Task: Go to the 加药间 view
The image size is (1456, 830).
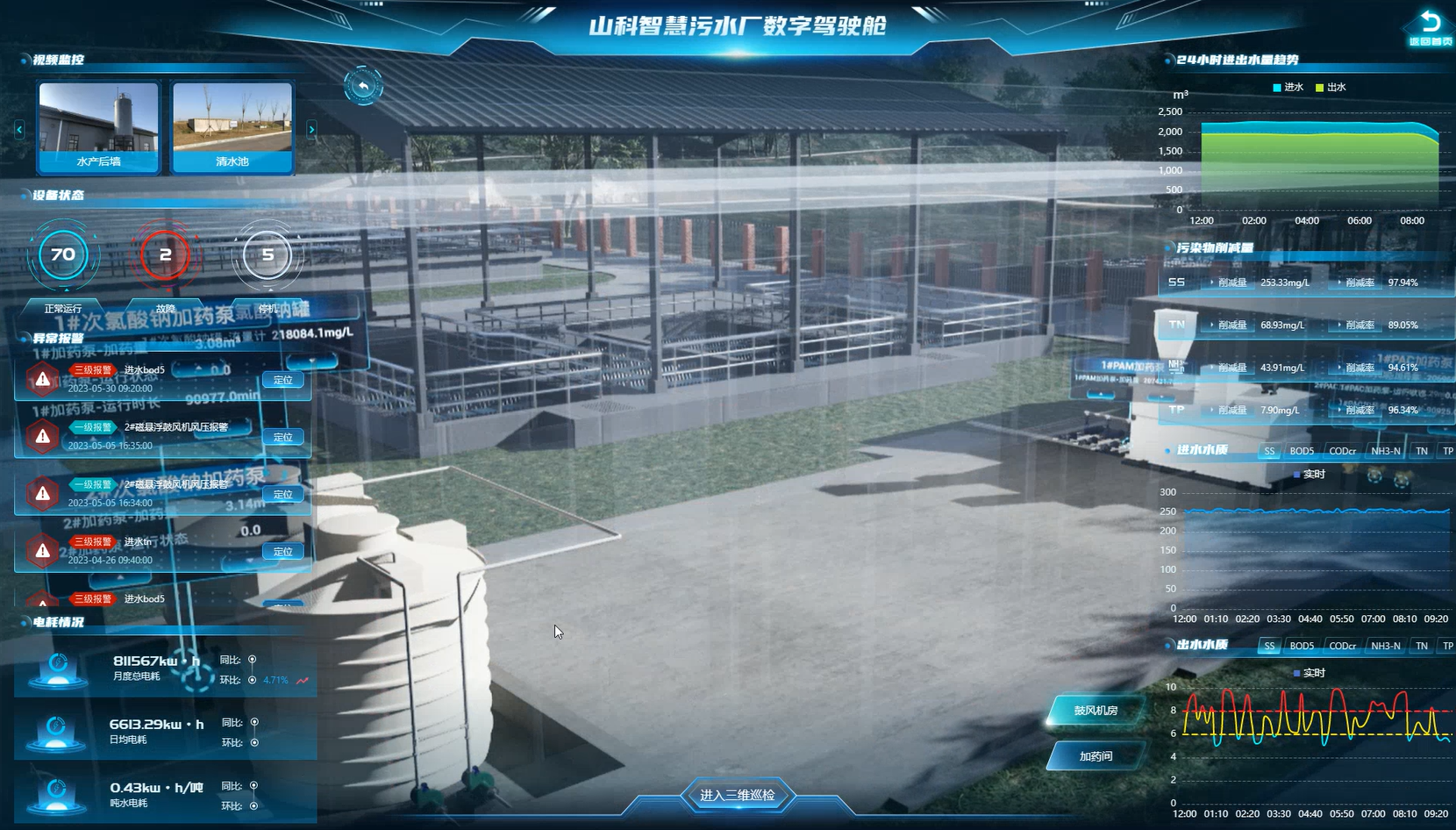Action: point(1096,756)
